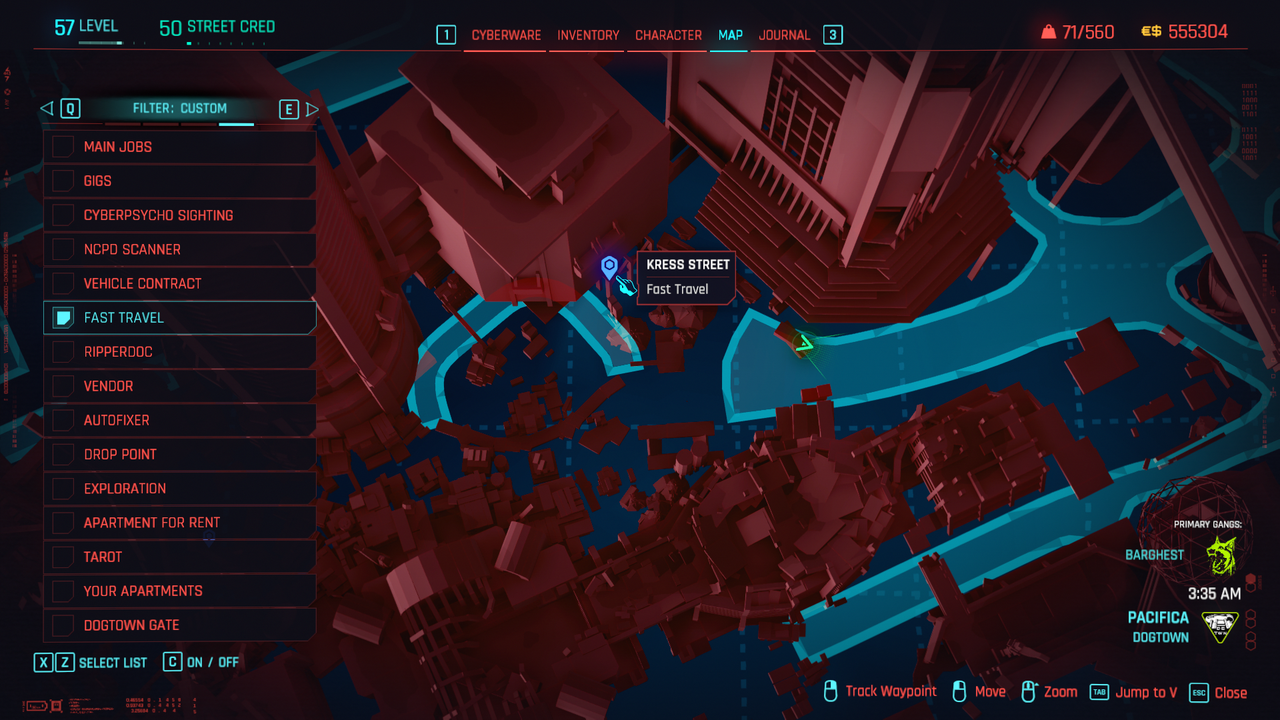The width and height of the screenshot is (1280, 720).
Task: Open the Cyberware tab
Action: pos(506,35)
